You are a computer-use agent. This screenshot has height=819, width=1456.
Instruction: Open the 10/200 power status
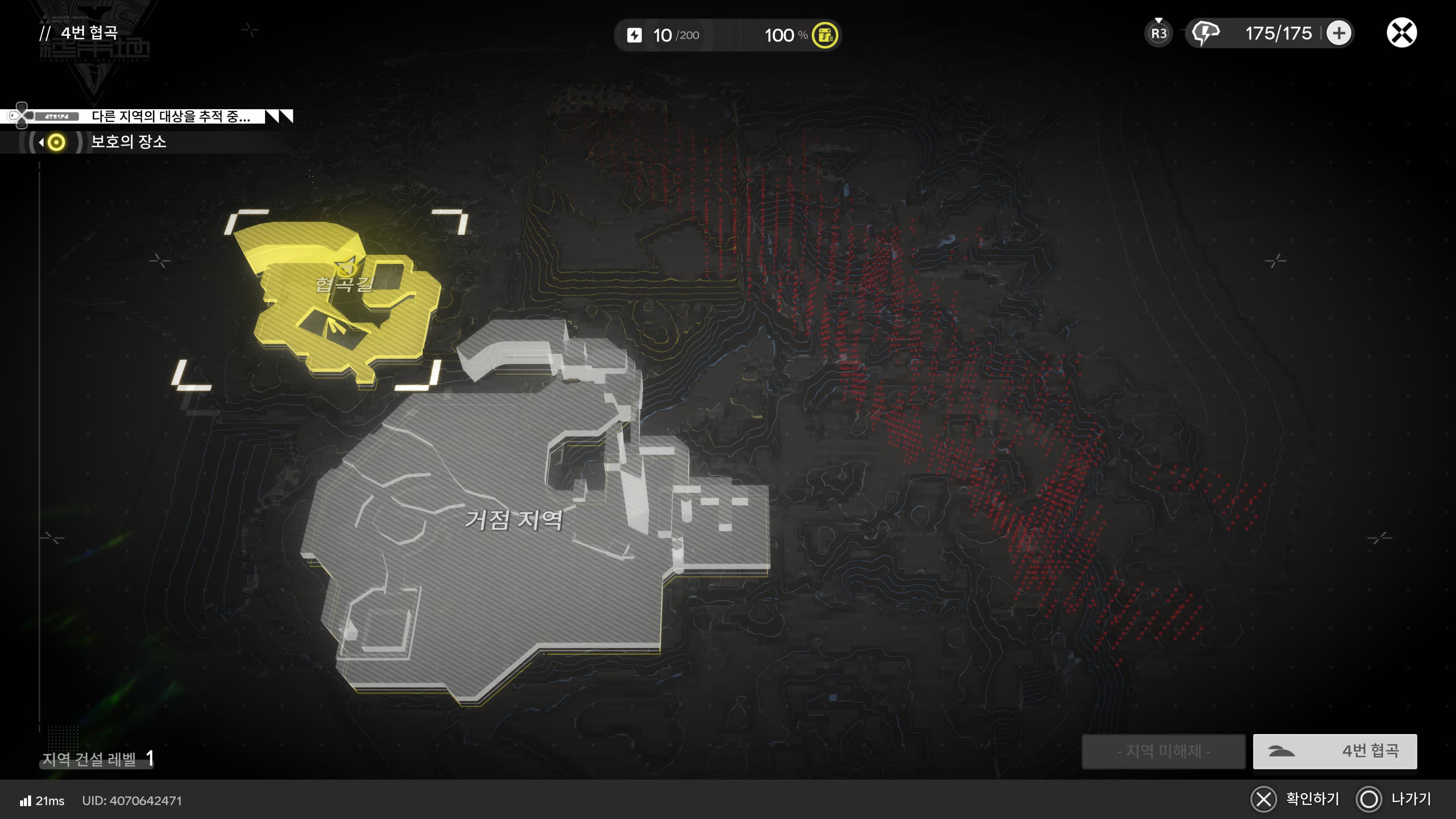(665, 36)
